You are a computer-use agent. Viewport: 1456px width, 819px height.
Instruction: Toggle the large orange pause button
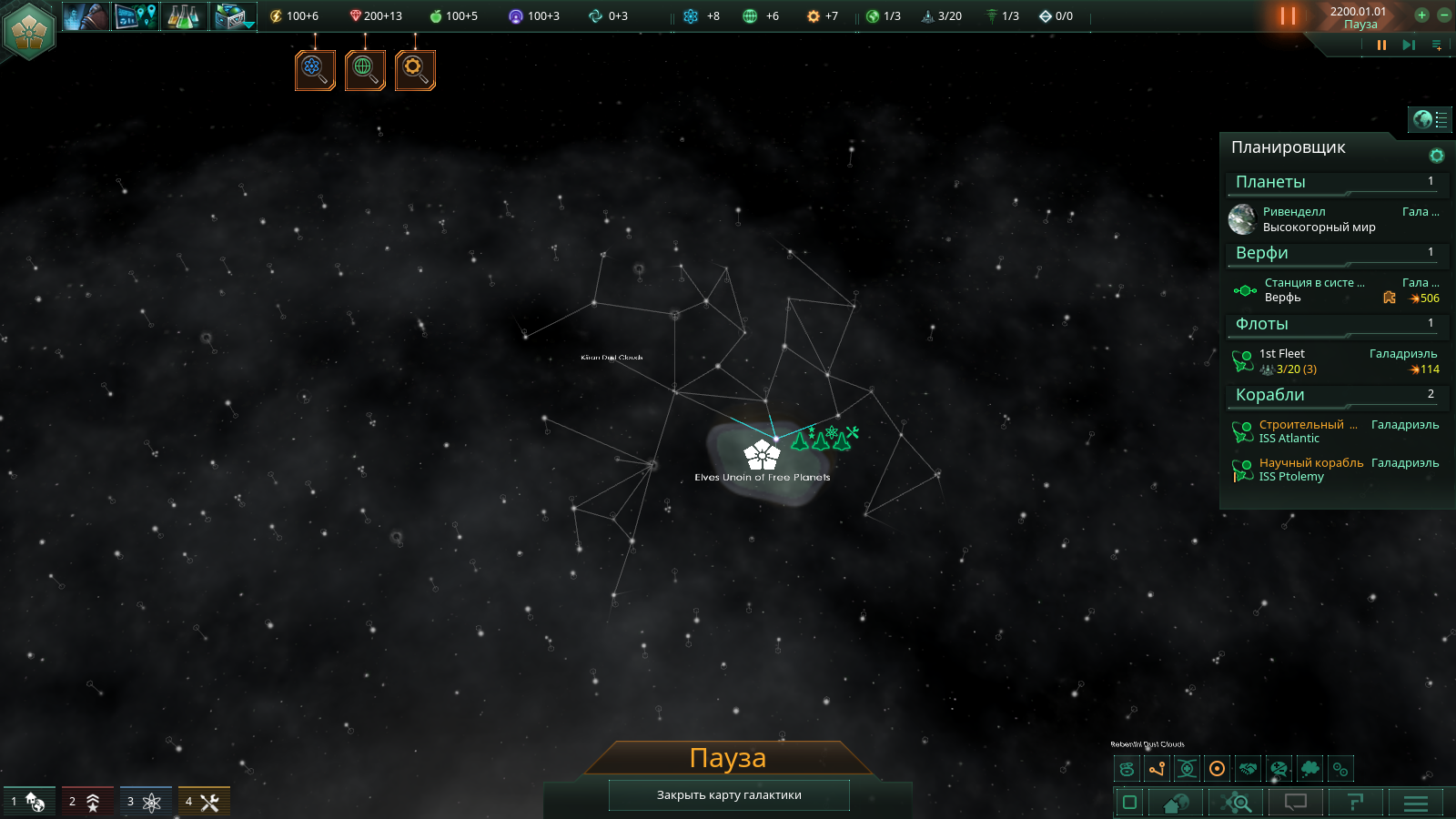click(1288, 15)
